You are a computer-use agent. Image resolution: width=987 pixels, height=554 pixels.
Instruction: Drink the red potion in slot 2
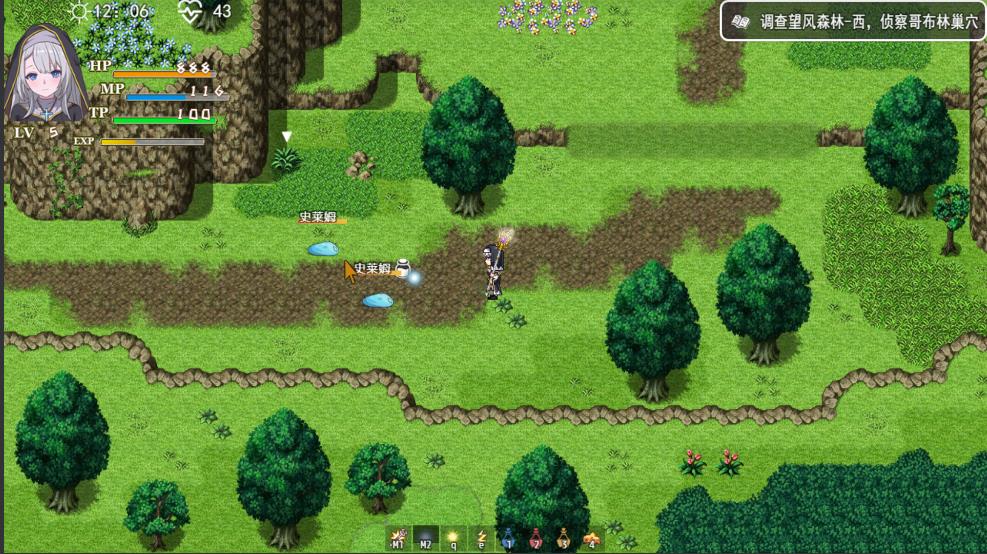[x=536, y=538]
